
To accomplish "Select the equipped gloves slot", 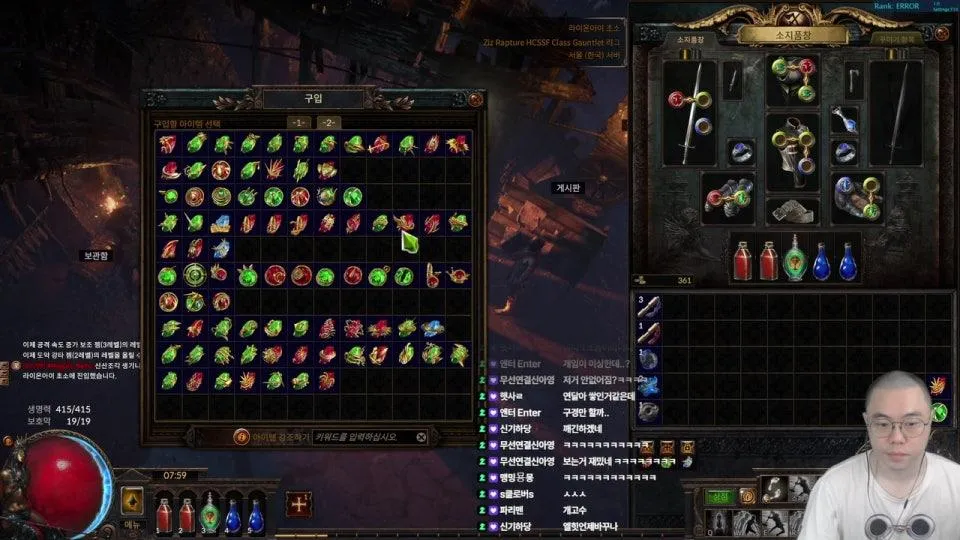I will (727, 197).
